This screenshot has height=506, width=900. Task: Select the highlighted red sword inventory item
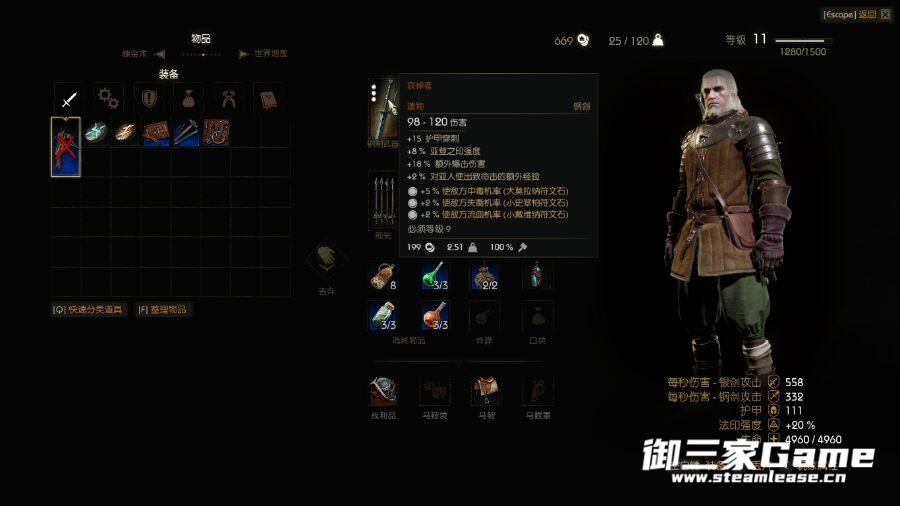pos(66,147)
